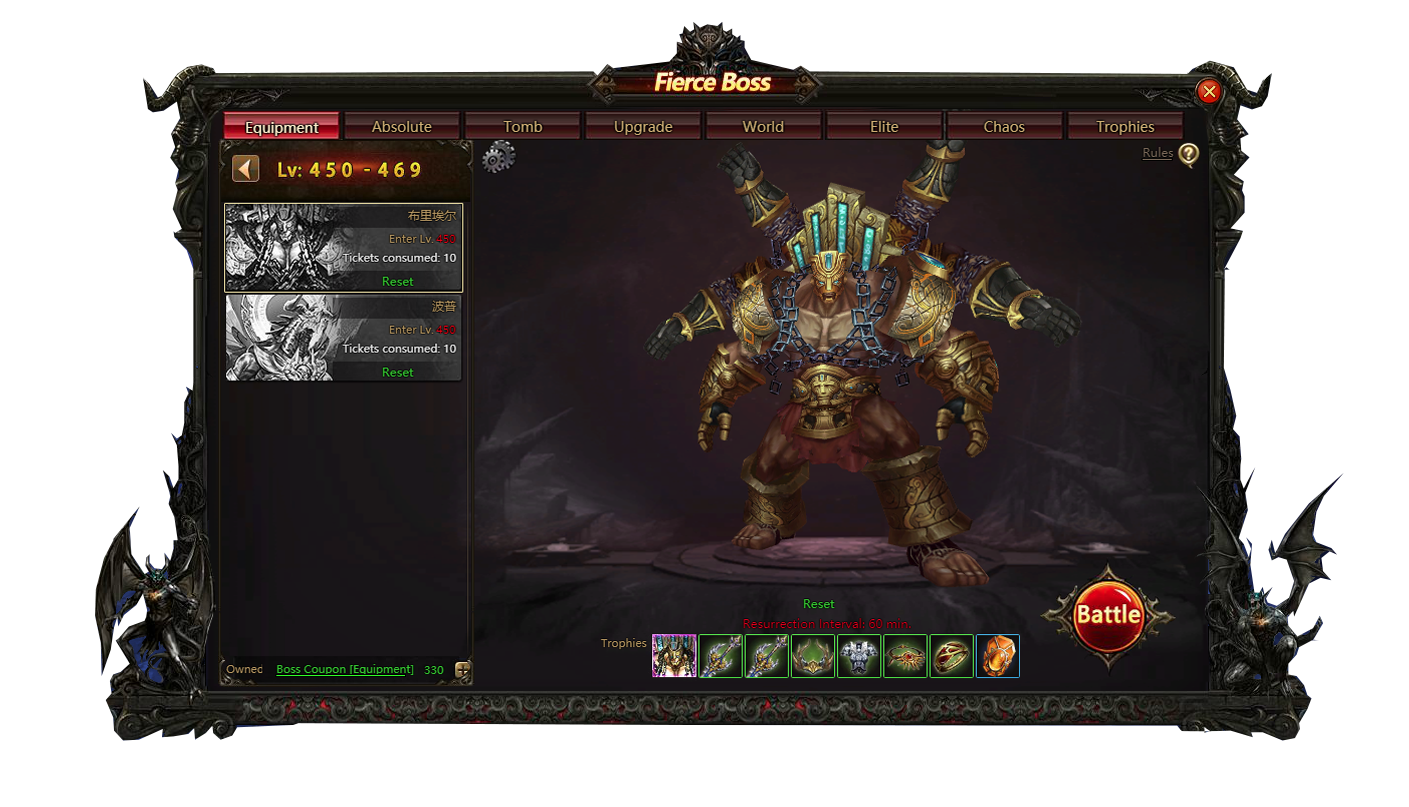View the horned helmet trophy

(813, 656)
